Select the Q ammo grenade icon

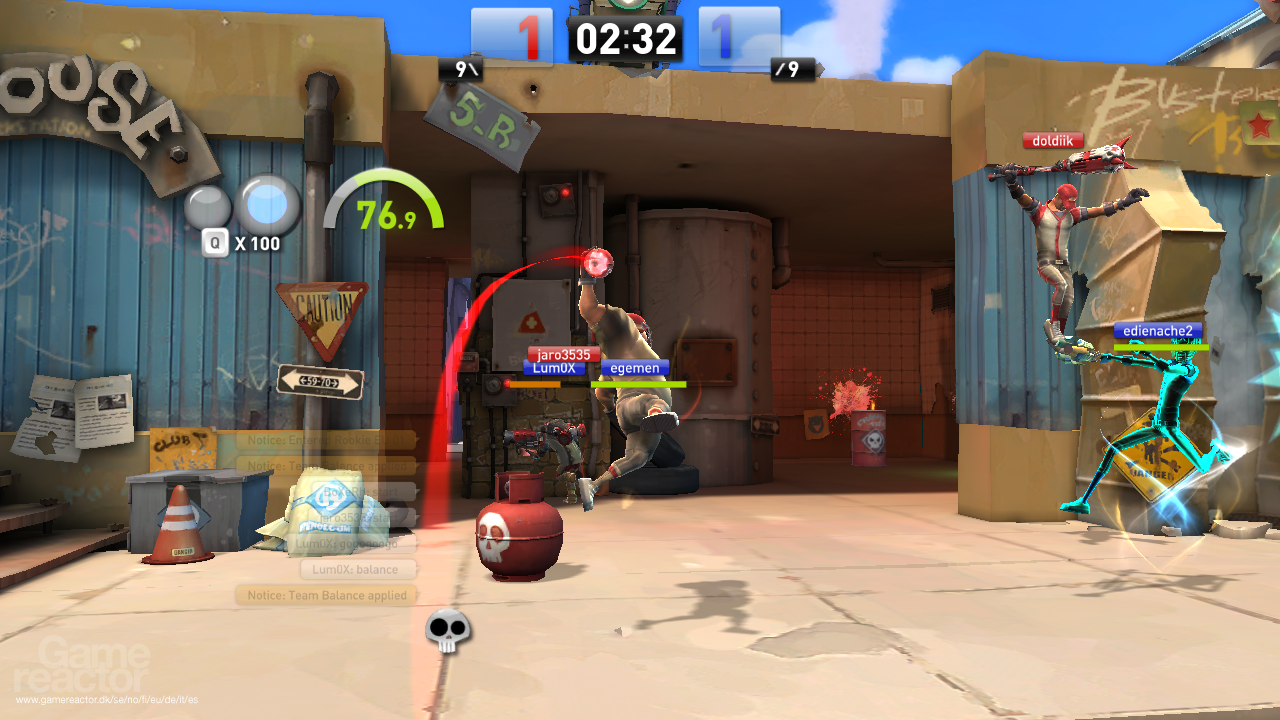[x=214, y=241]
